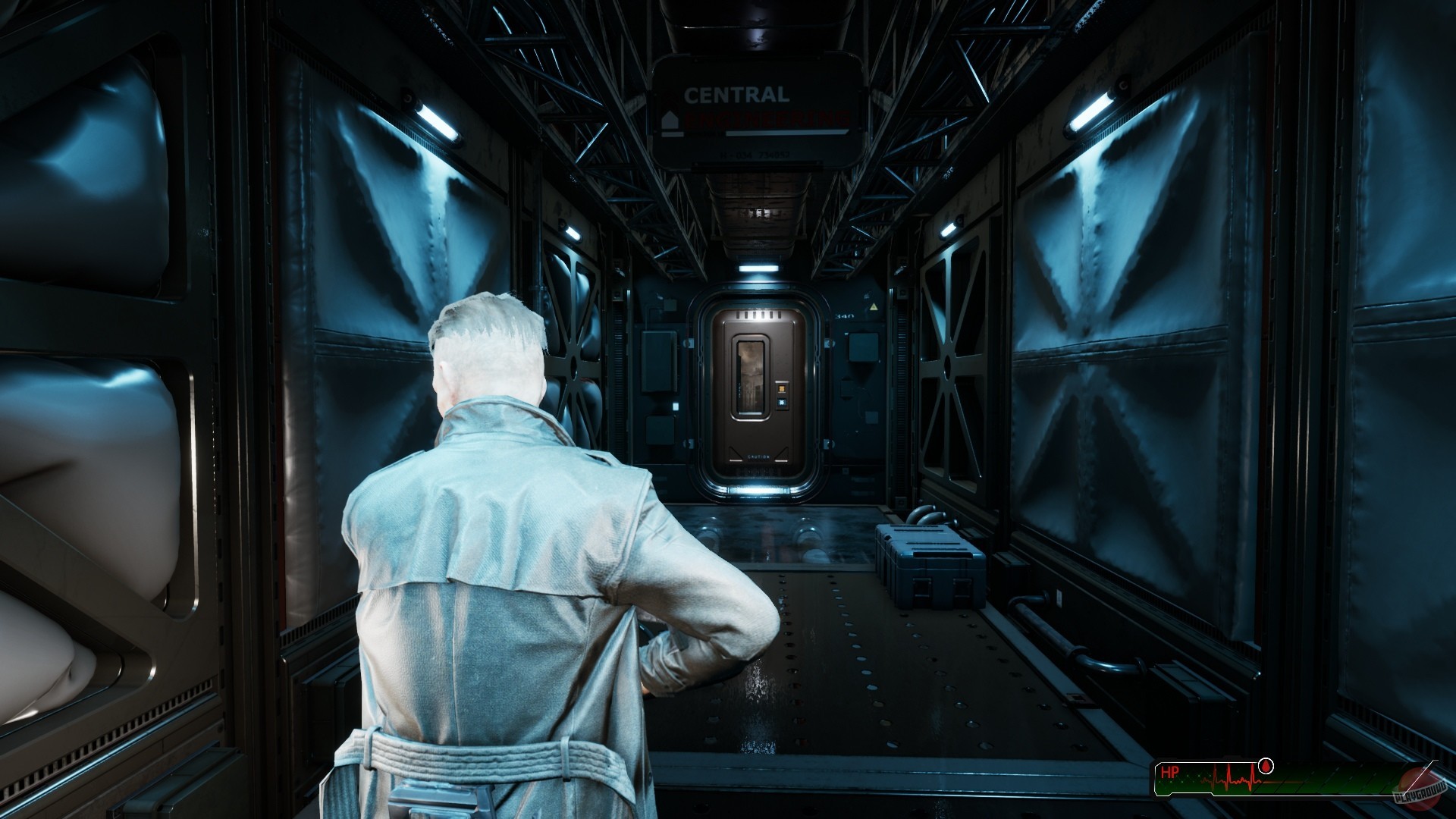1456x819 pixels.
Task: Open the door keypad access panel
Action: tap(782, 395)
